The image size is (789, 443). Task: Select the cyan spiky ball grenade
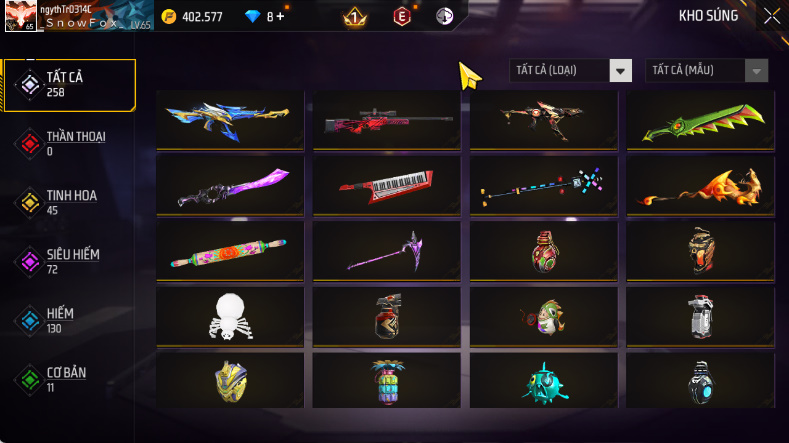pyautogui.click(x=543, y=380)
